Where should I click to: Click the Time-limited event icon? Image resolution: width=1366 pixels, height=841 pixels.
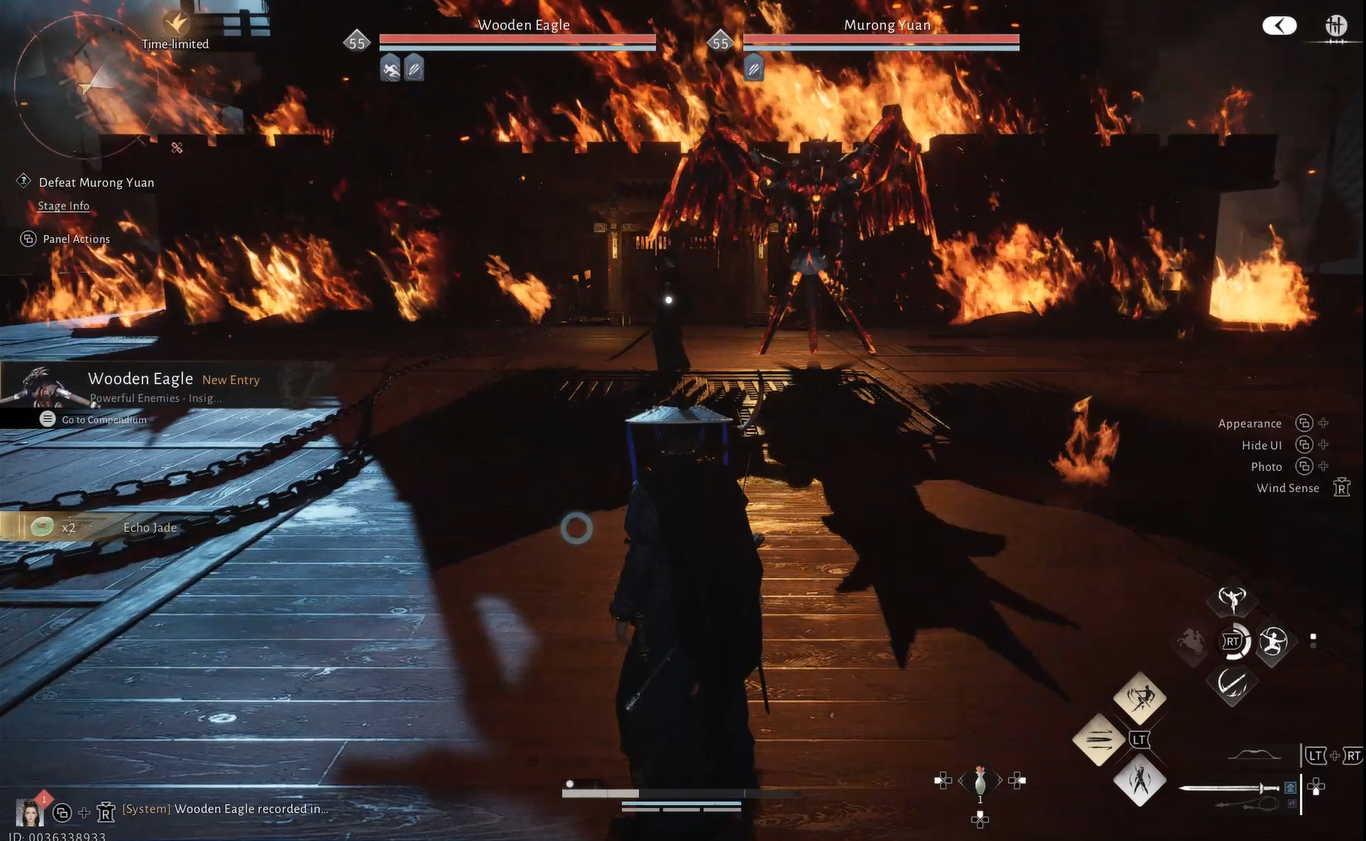(177, 24)
